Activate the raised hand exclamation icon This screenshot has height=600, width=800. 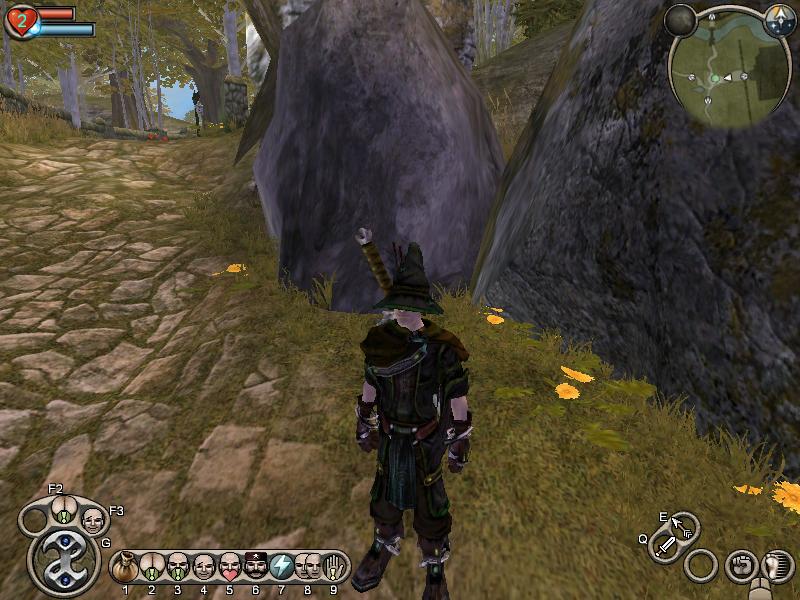click(334, 567)
